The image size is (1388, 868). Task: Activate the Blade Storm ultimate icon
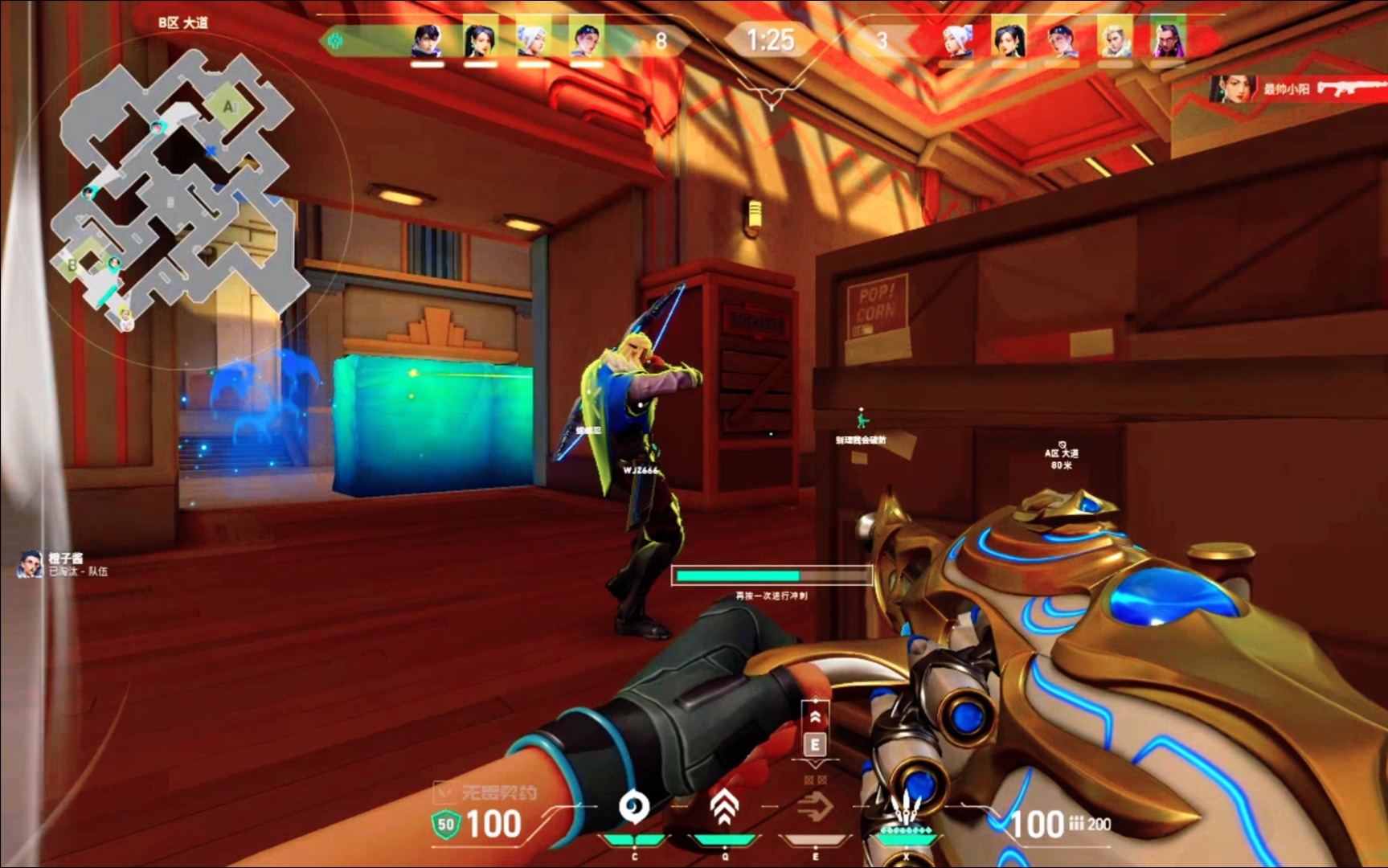(x=907, y=809)
